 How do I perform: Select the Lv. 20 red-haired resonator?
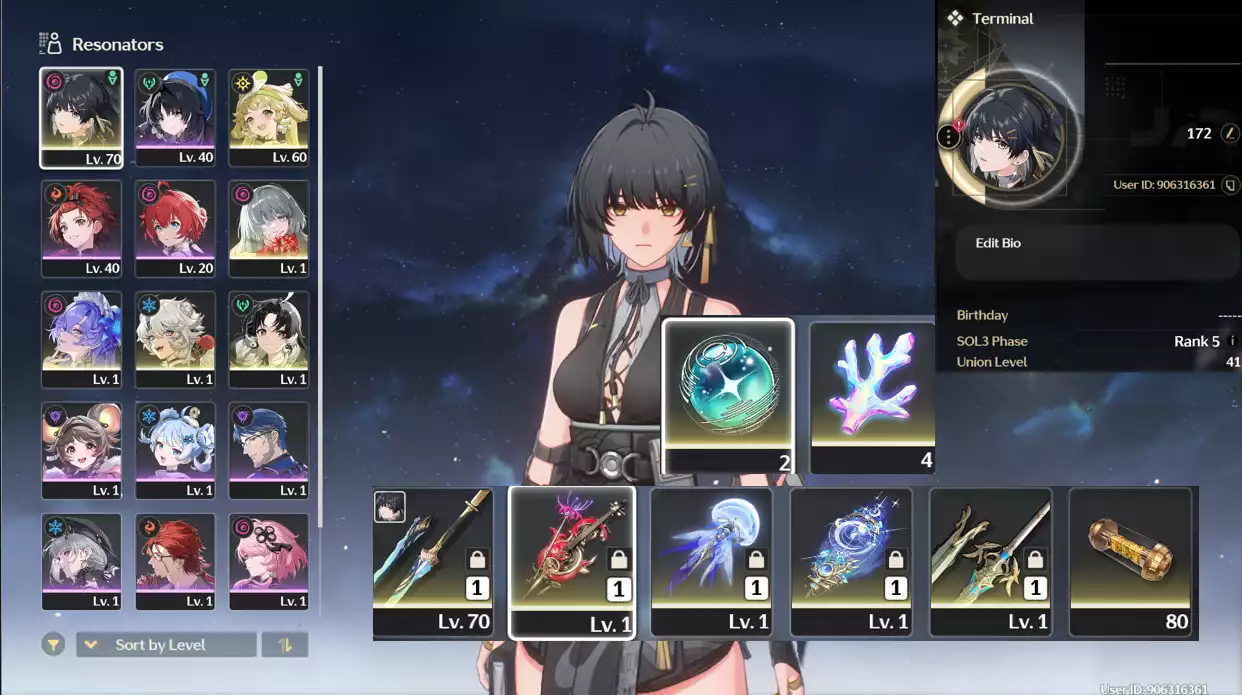pyautogui.click(x=175, y=228)
